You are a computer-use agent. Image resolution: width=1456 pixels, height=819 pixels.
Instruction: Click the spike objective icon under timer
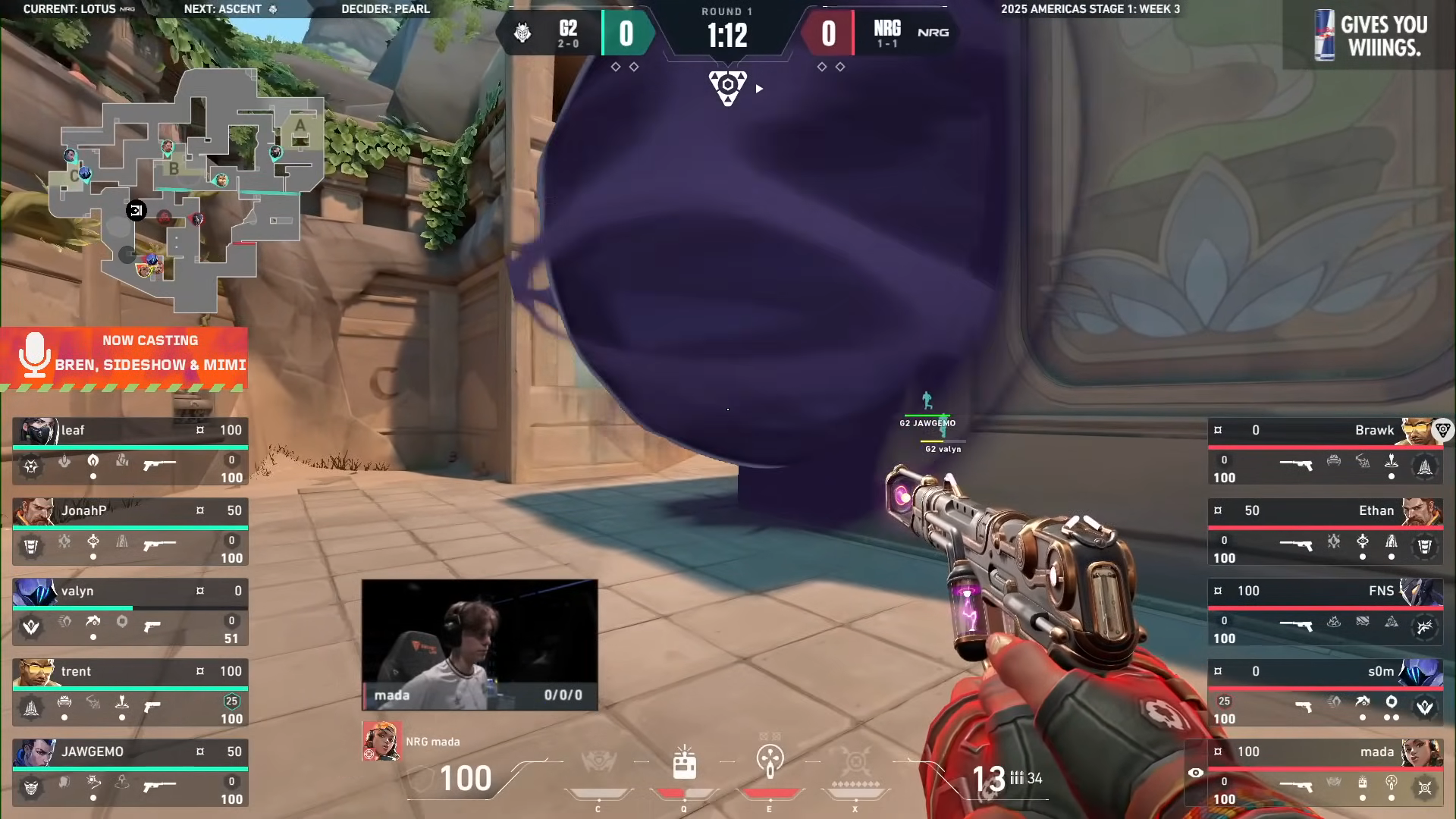point(728,87)
